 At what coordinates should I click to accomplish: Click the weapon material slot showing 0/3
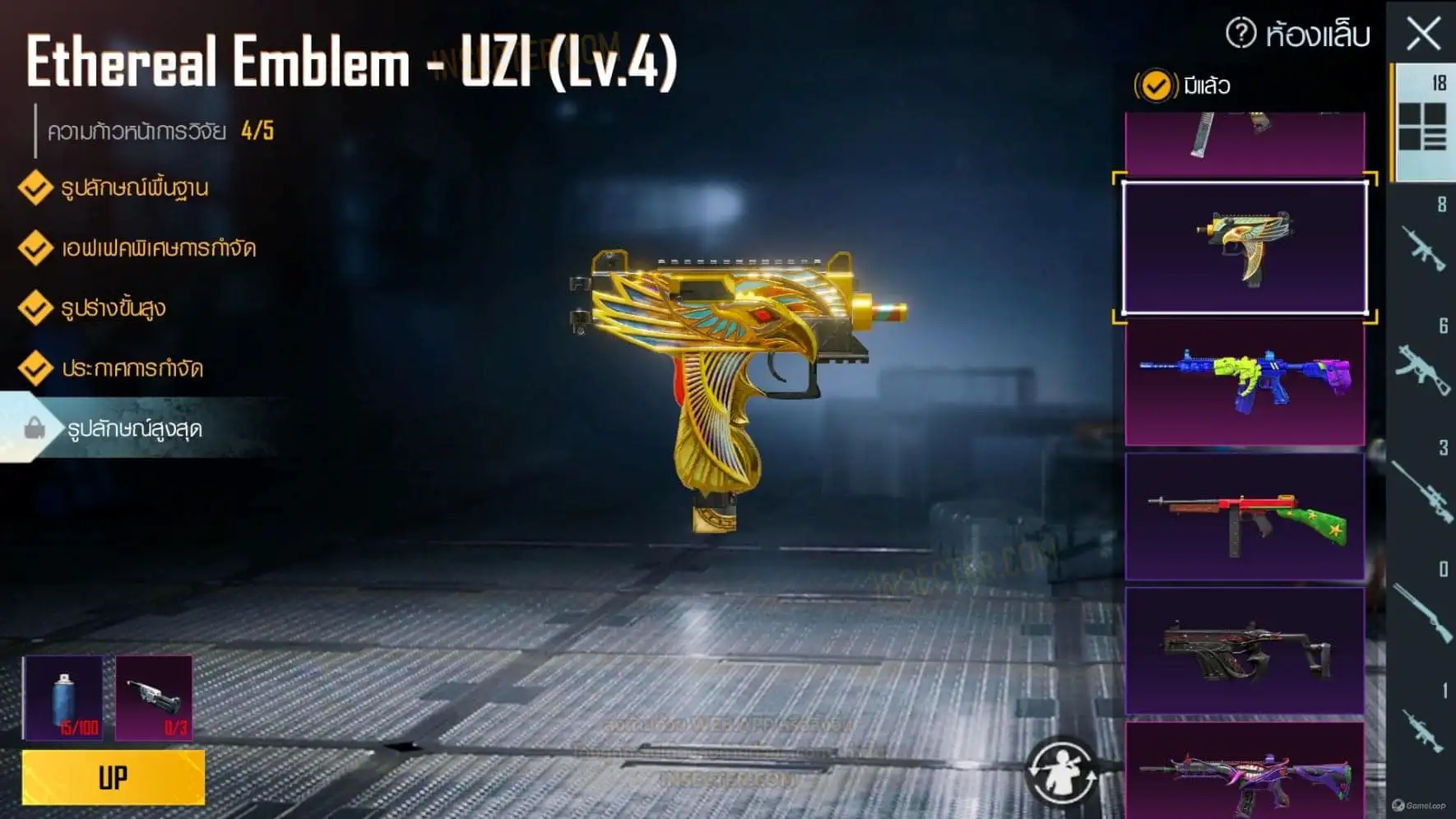point(154,697)
